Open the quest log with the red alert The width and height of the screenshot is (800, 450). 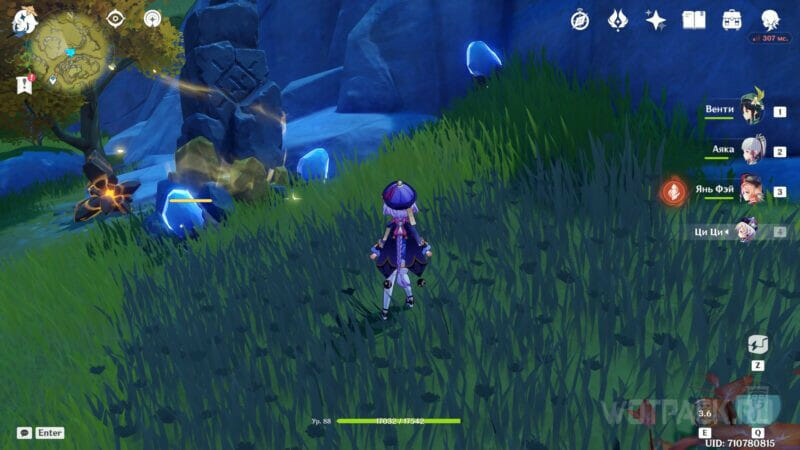pyautogui.click(x=25, y=85)
